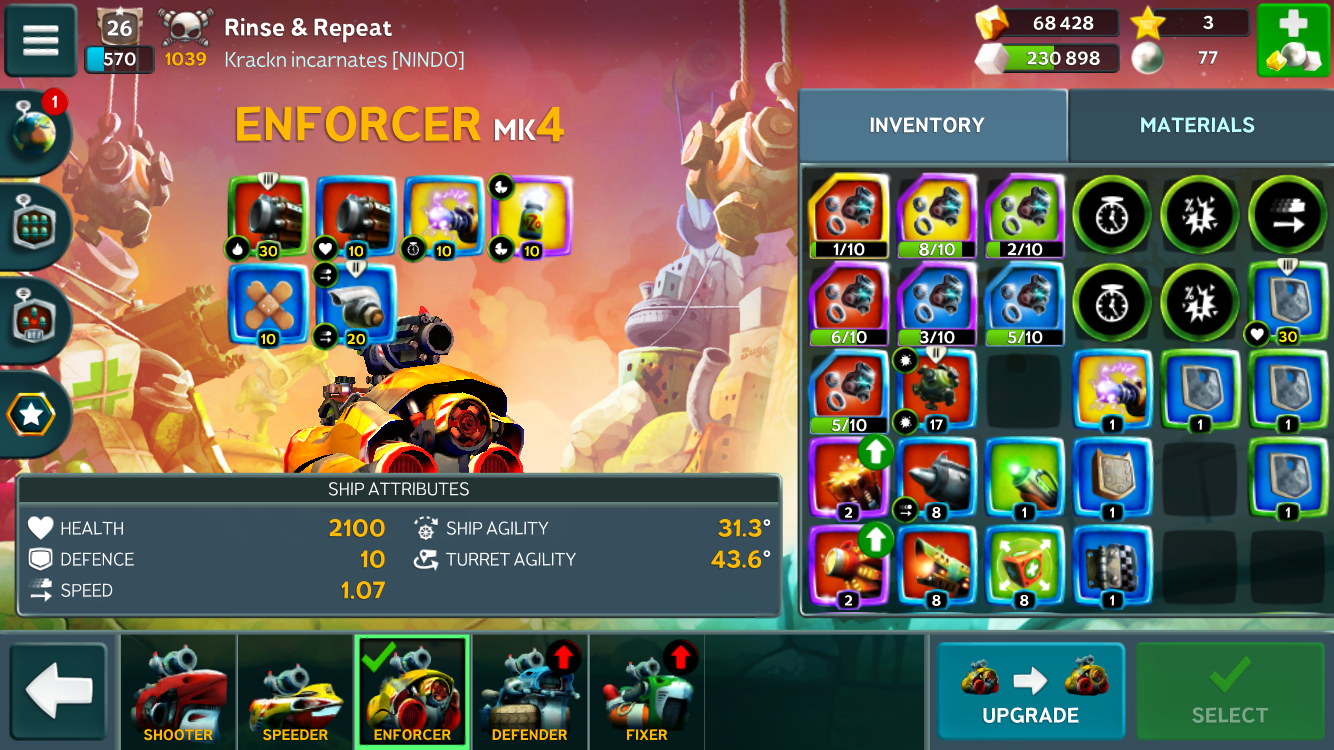The height and width of the screenshot is (750, 1334).
Task: Select the 8/10 purple gear parts slot
Action: point(936,216)
